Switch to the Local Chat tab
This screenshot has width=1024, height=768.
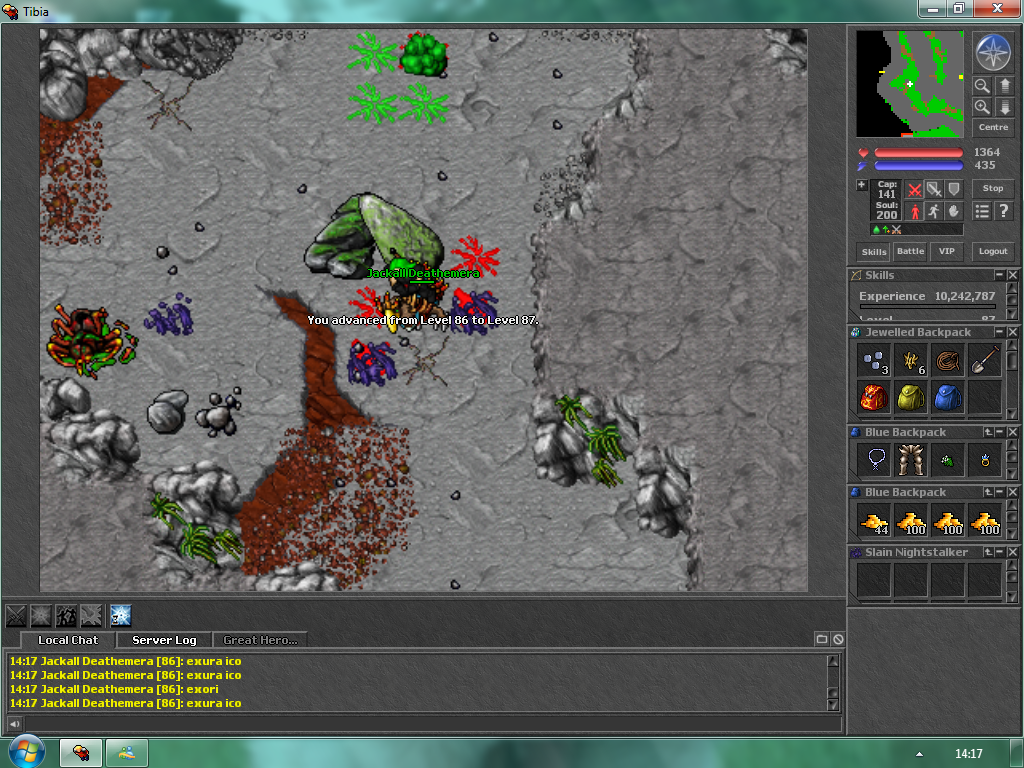(x=68, y=640)
